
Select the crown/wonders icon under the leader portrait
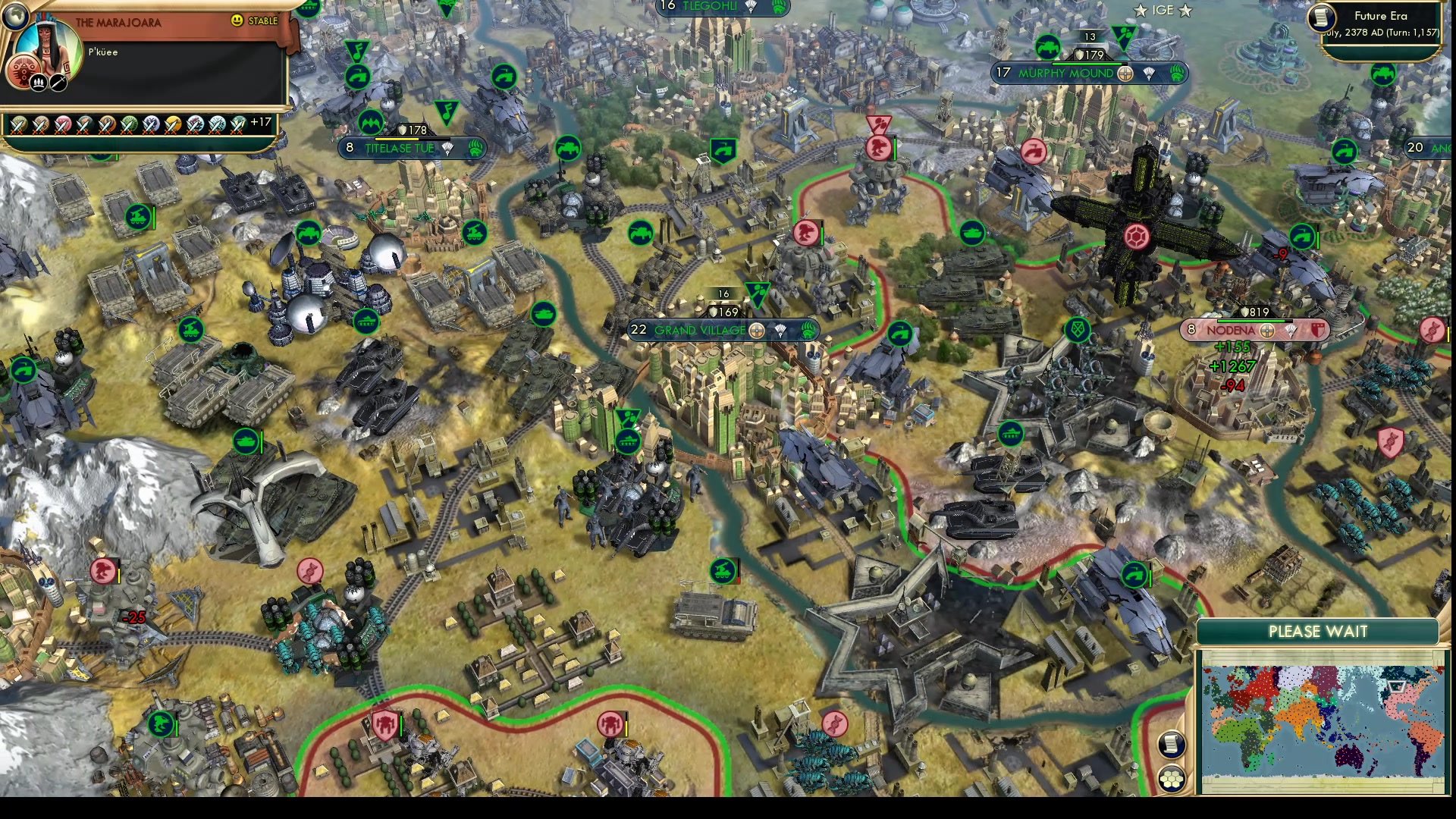click(39, 81)
